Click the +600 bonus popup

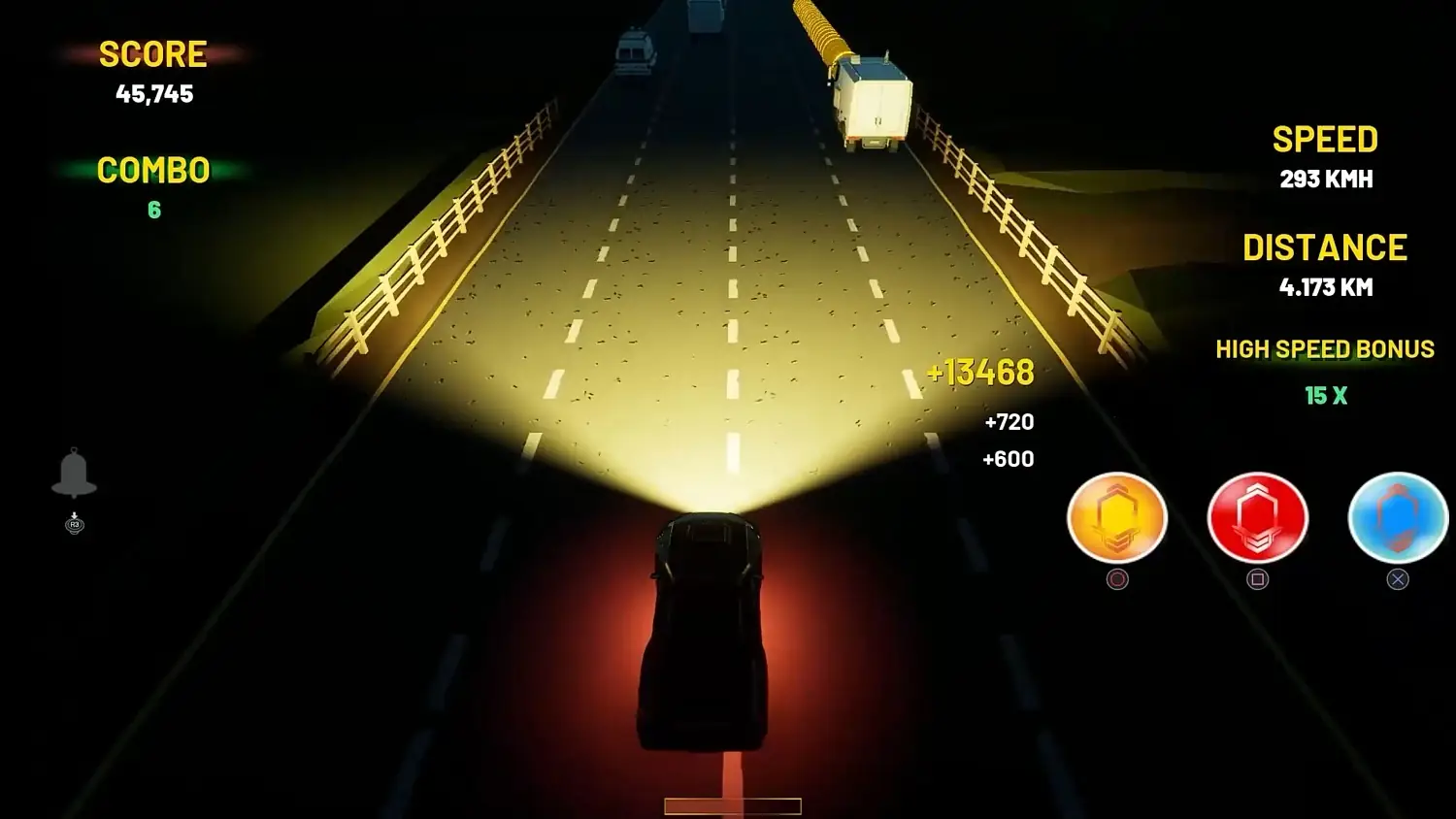(1009, 458)
